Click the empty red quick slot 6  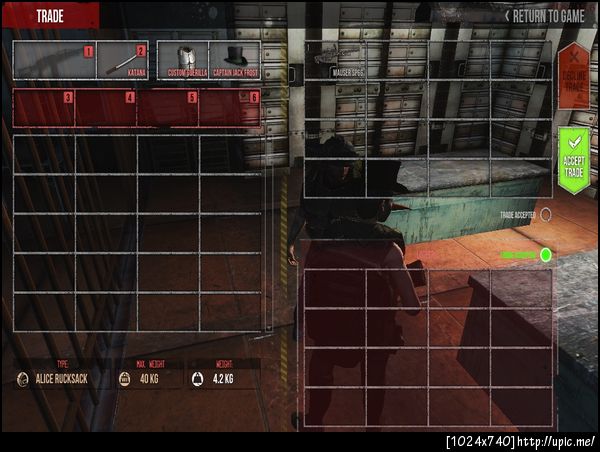coord(230,108)
